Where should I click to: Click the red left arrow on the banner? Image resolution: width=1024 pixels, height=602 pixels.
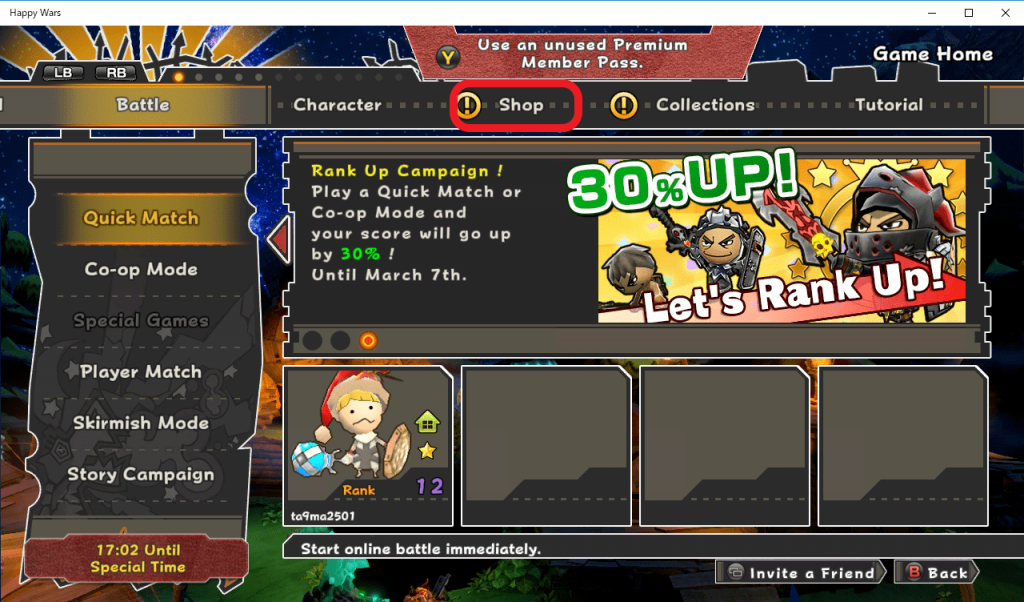[x=279, y=241]
